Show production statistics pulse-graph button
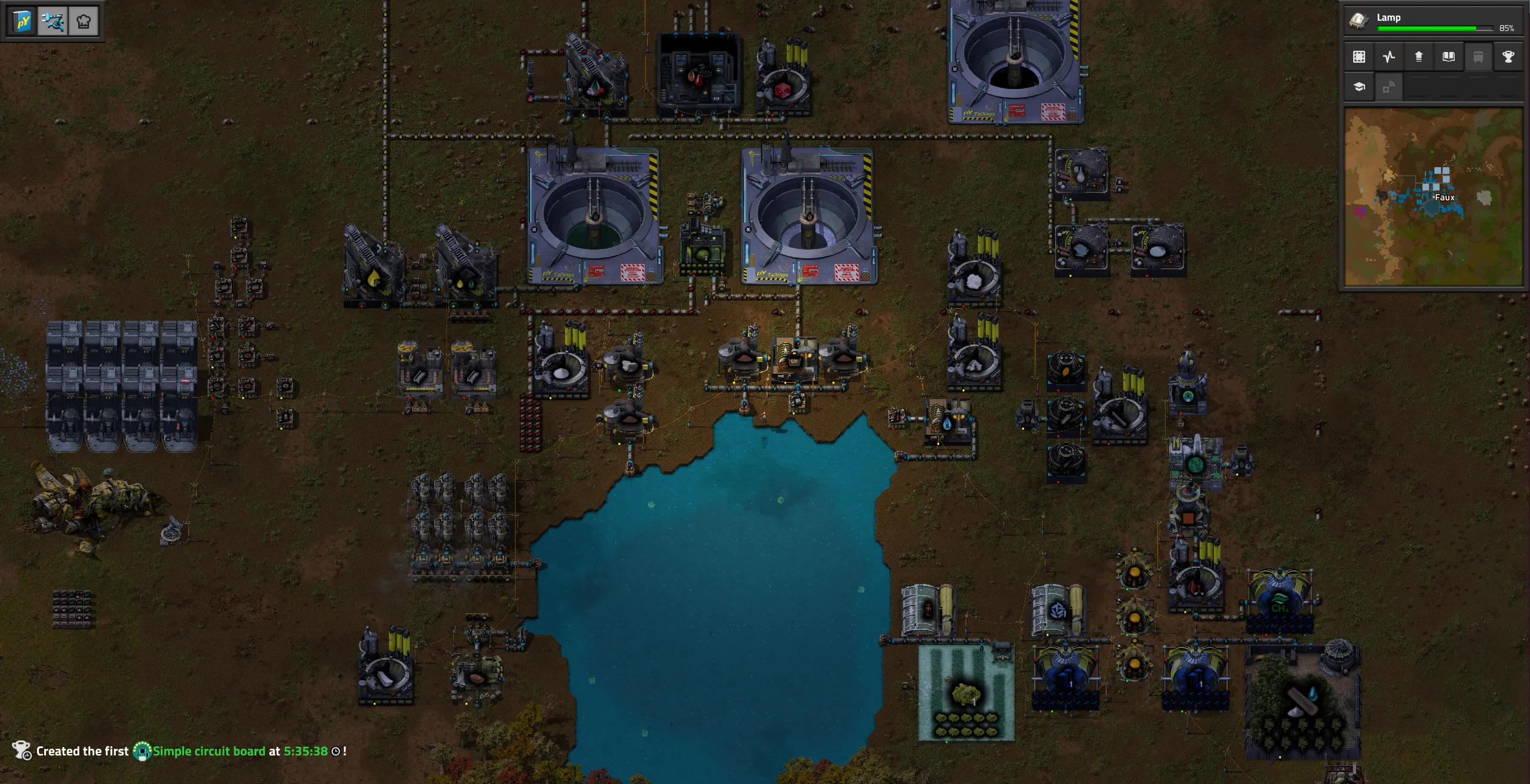The image size is (1530, 784). [1389, 57]
